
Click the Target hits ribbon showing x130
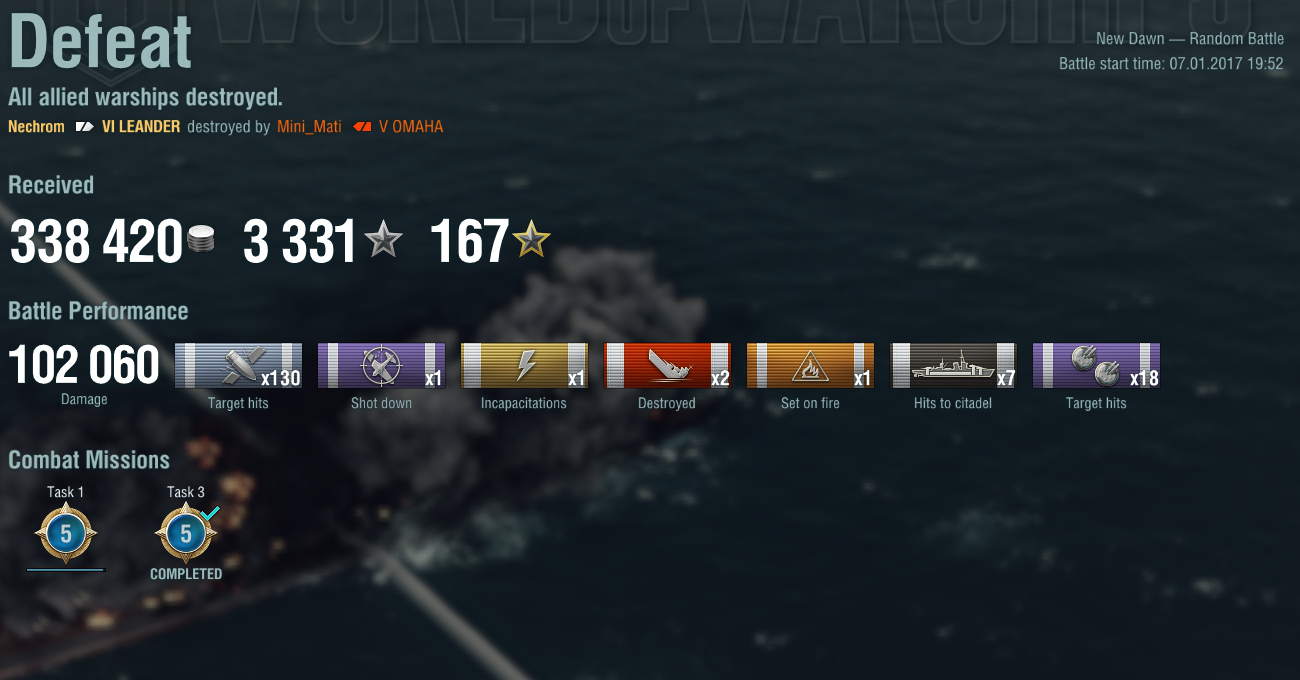tap(238, 366)
